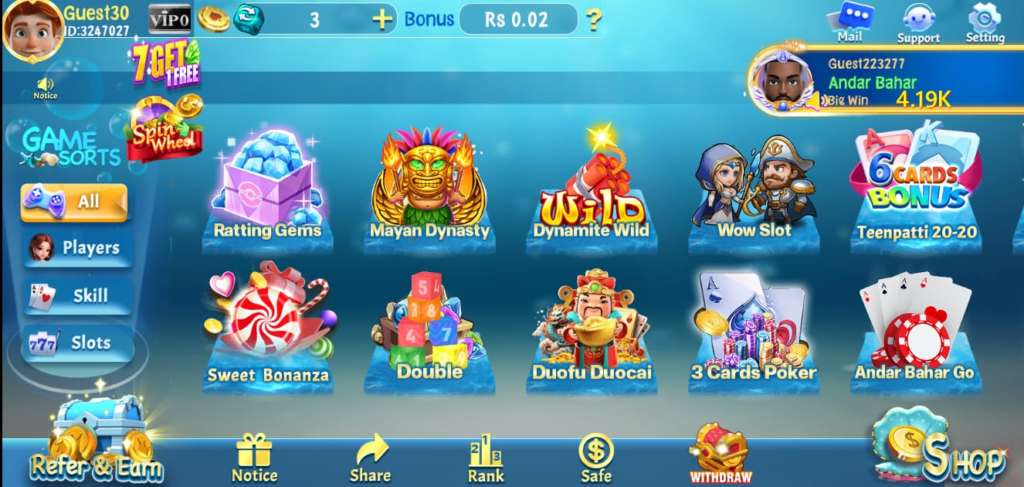Image resolution: width=1024 pixels, height=487 pixels.
Task: Choose the Sweet Bonanza game
Action: pos(268,327)
